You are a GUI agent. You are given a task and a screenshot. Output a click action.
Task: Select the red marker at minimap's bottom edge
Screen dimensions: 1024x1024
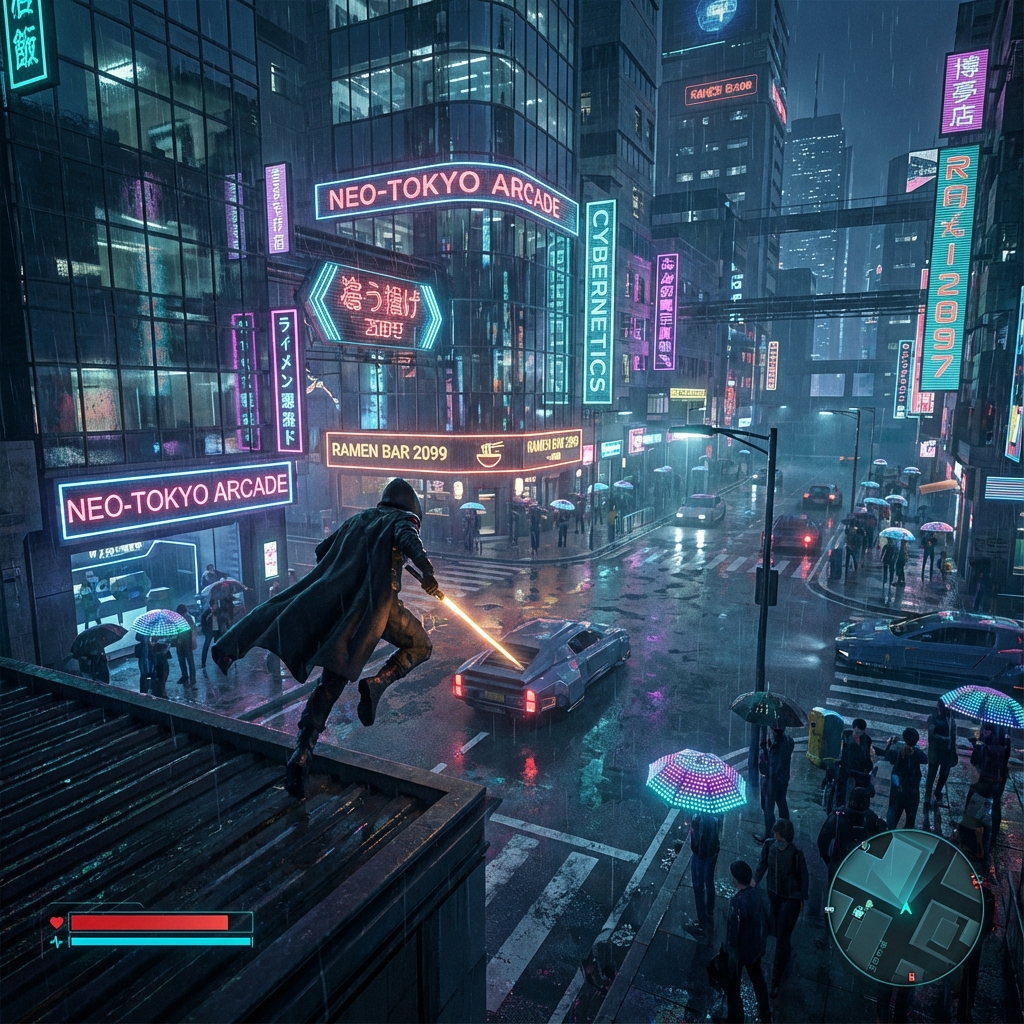pos(911,975)
